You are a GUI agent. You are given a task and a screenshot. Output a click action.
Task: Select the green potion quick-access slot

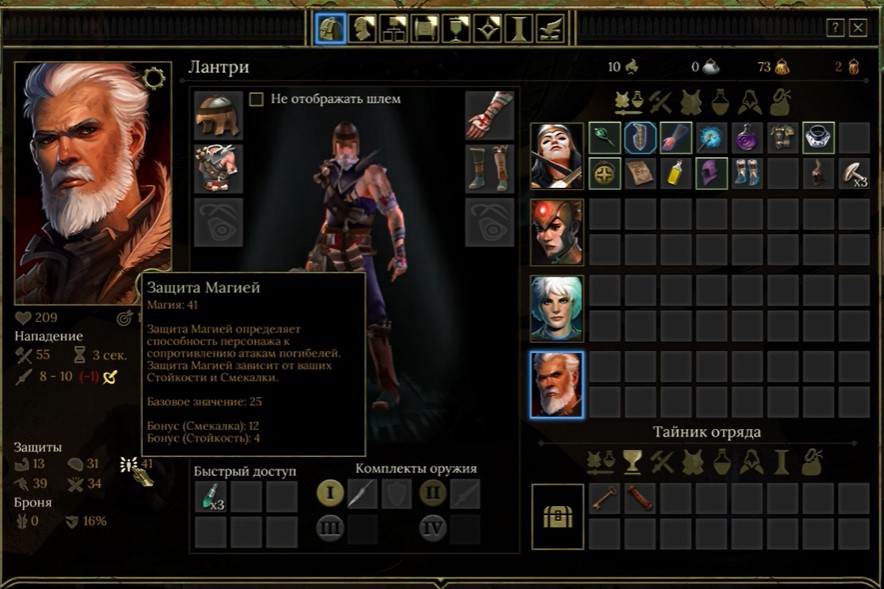click(x=211, y=496)
